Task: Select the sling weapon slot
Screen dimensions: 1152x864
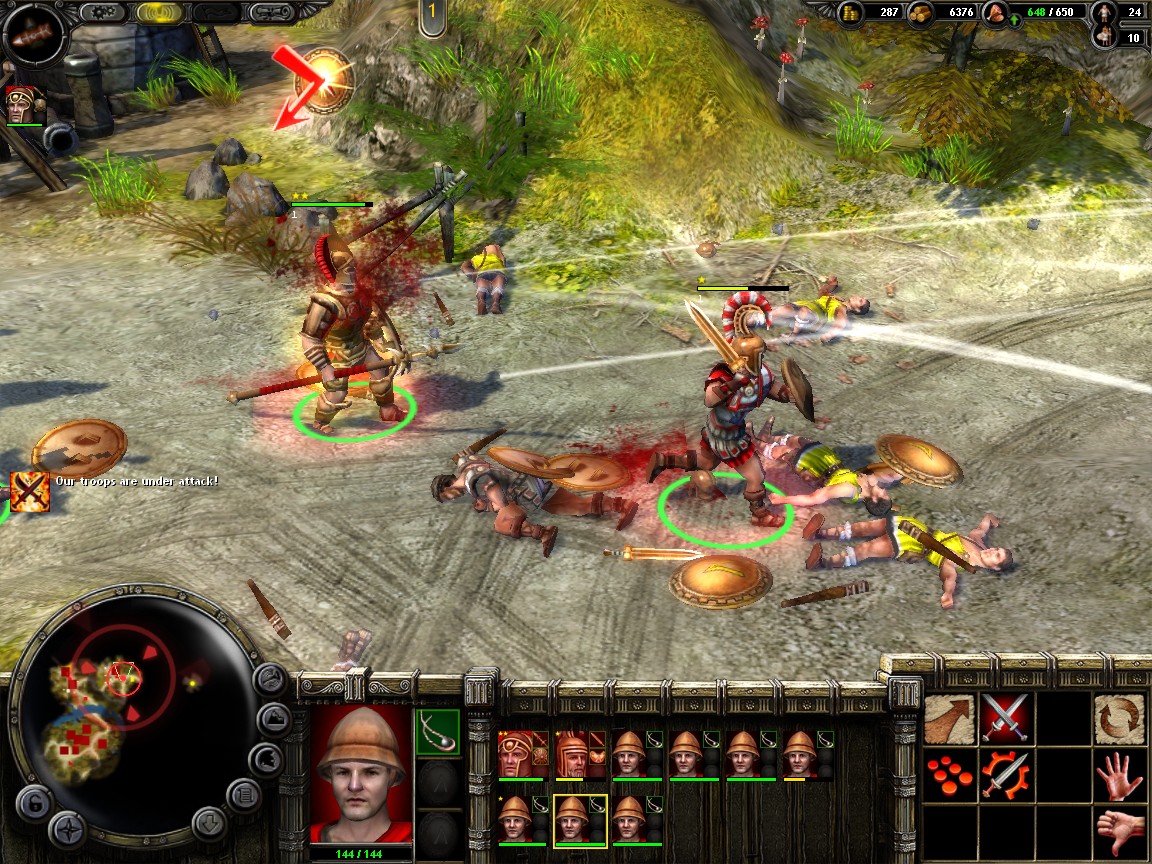Action: click(x=437, y=731)
